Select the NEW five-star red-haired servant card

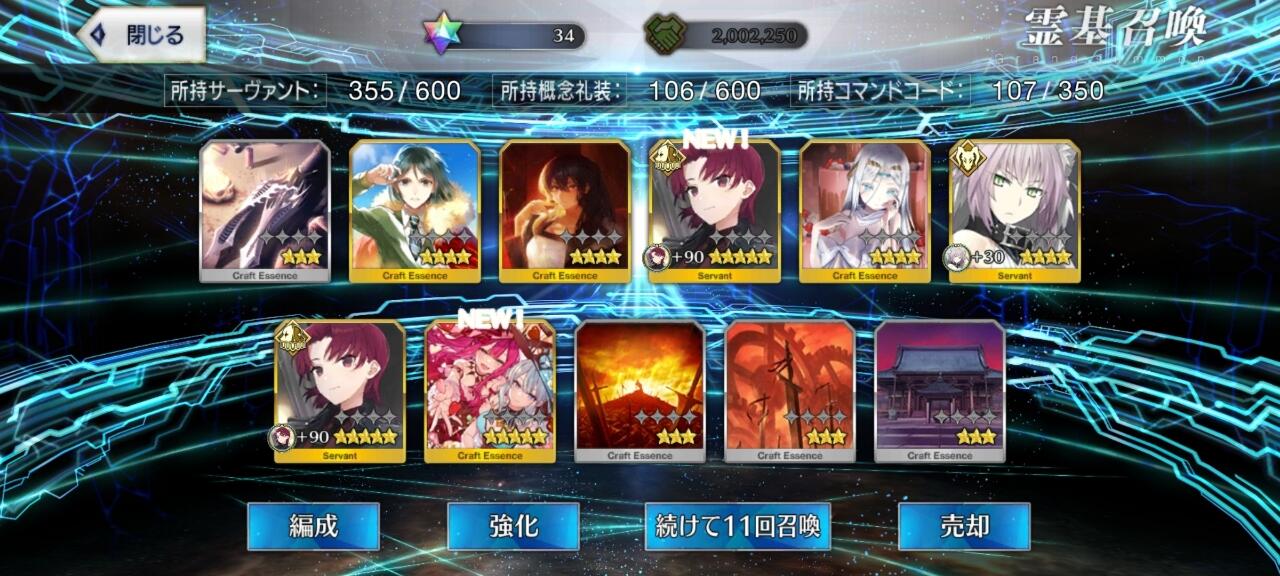coord(715,211)
